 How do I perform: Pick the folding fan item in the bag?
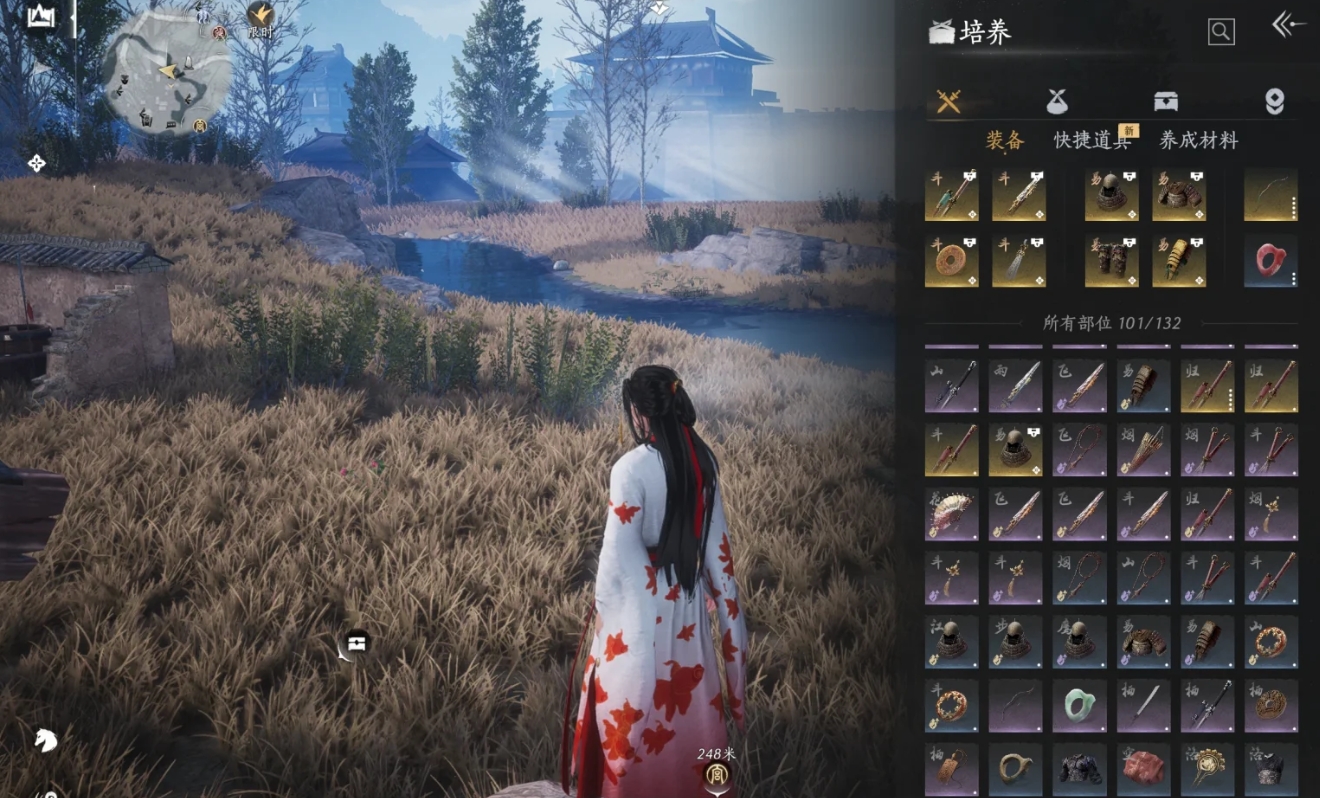951,513
